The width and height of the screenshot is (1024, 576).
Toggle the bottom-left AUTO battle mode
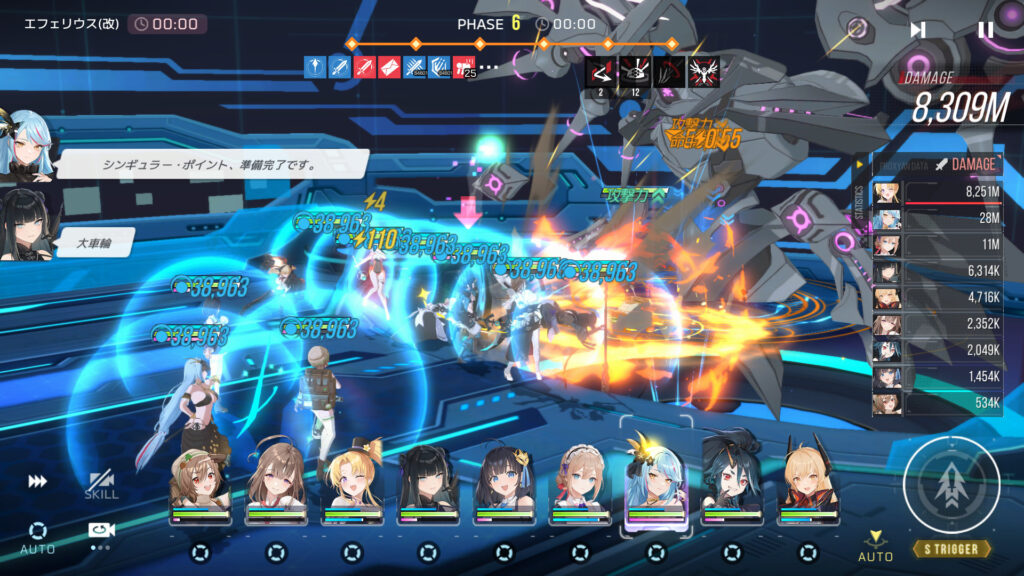(x=38, y=537)
